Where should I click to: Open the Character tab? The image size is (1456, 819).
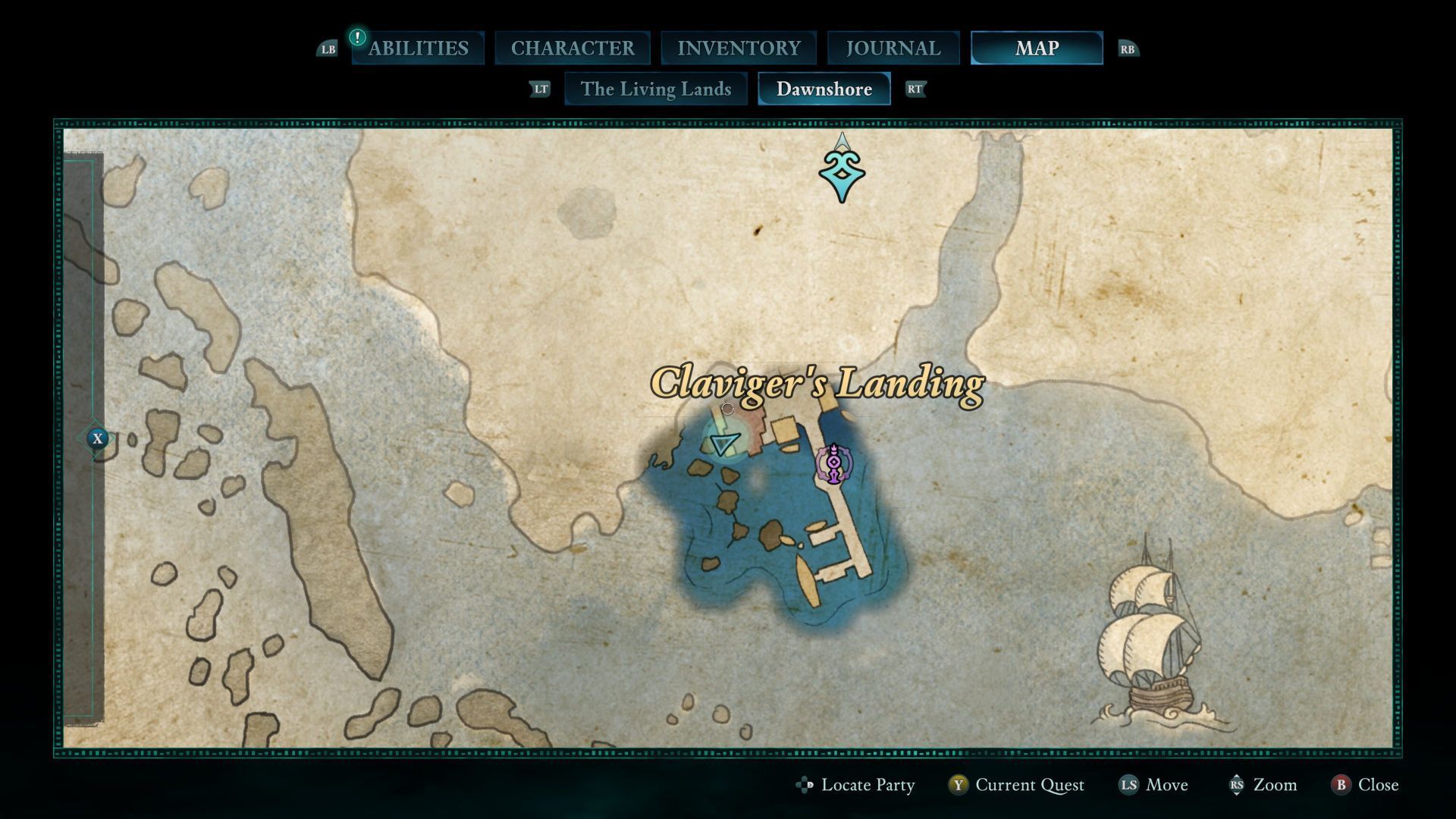click(x=573, y=49)
